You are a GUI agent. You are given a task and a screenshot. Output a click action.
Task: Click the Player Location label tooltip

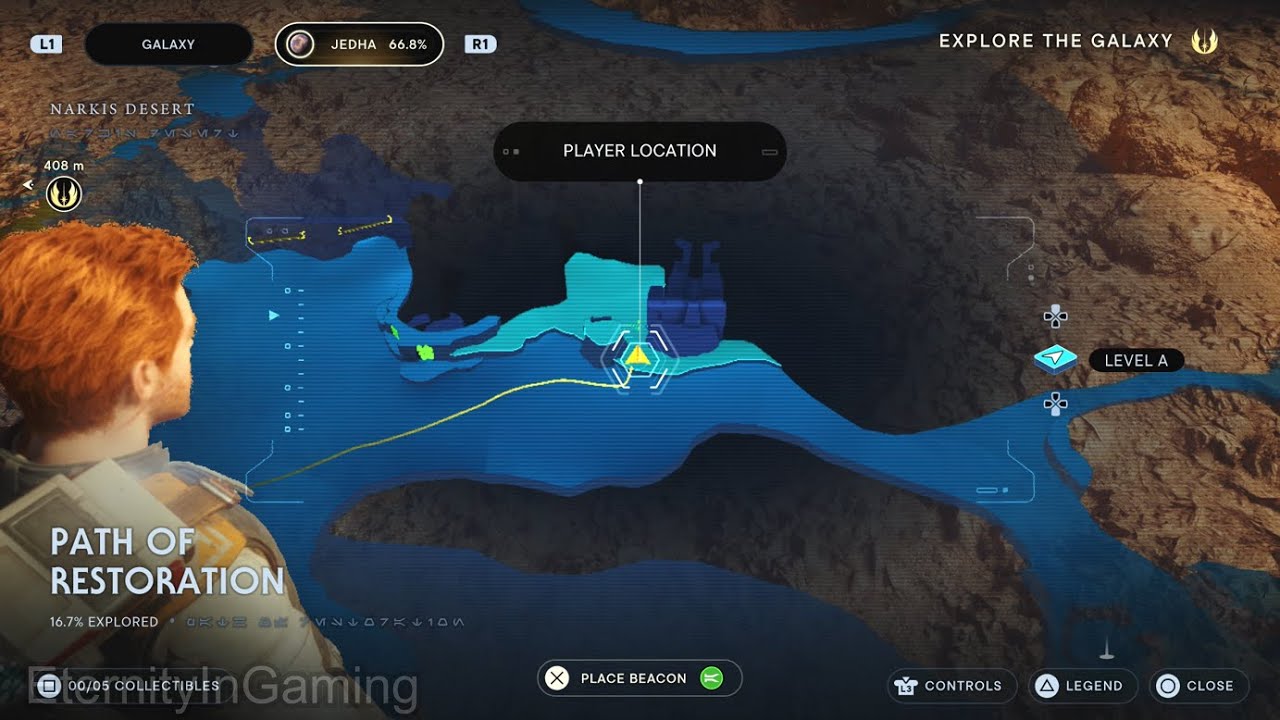click(639, 150)
